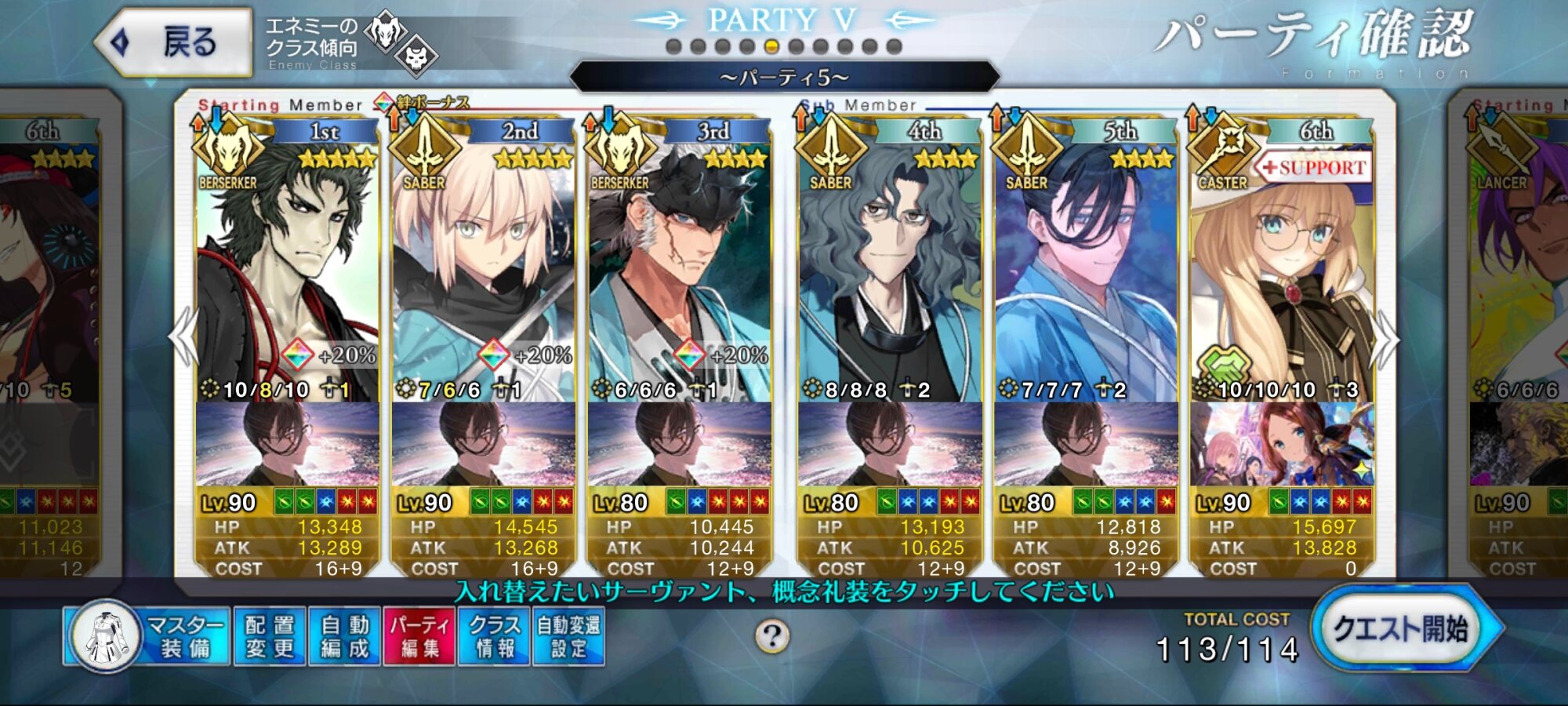Open 自動変選設定 settings
The height and width of the screenshot is (706, 1568).
click(569, 636)
